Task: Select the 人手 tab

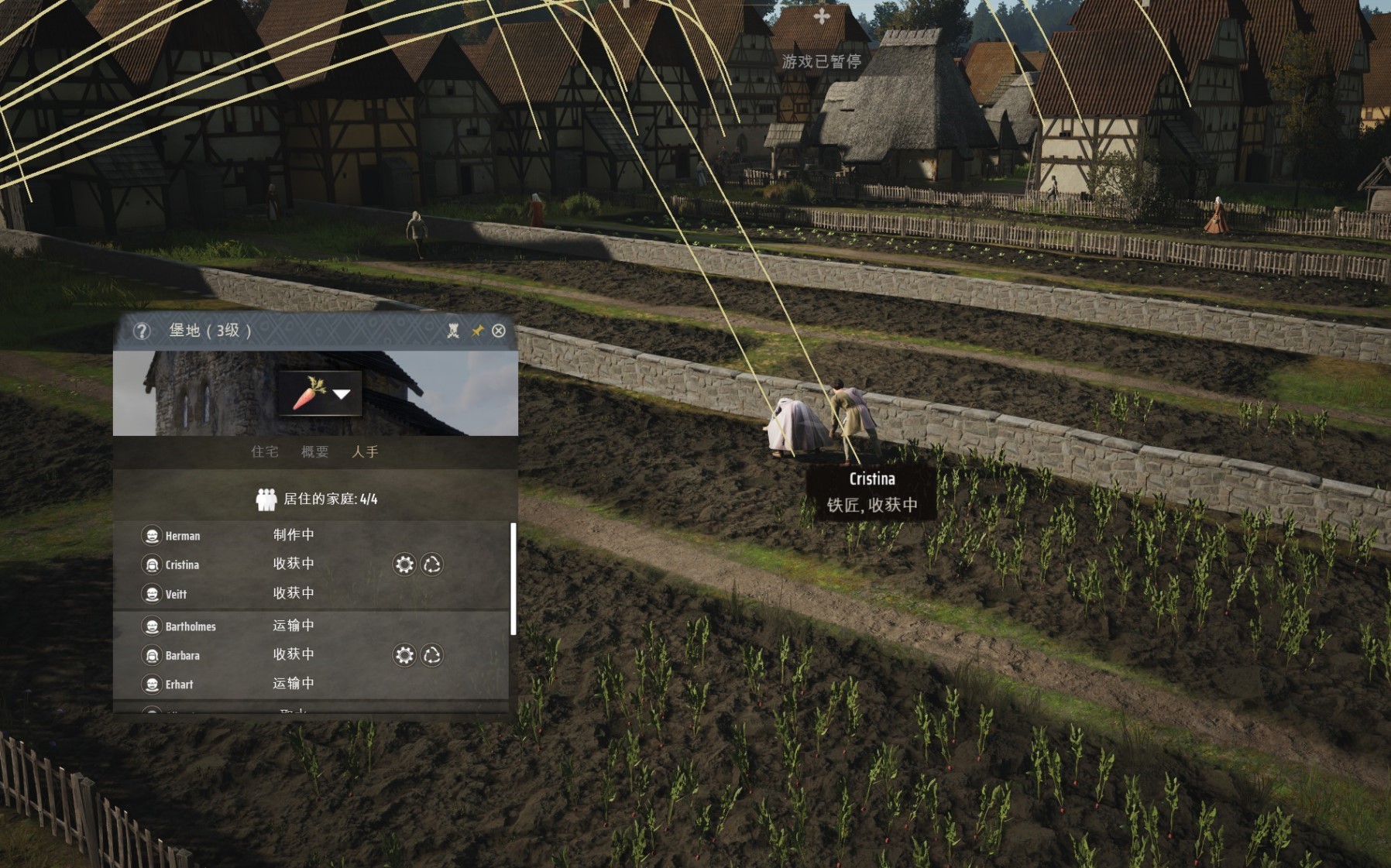Action: click(x=365, y=451)
